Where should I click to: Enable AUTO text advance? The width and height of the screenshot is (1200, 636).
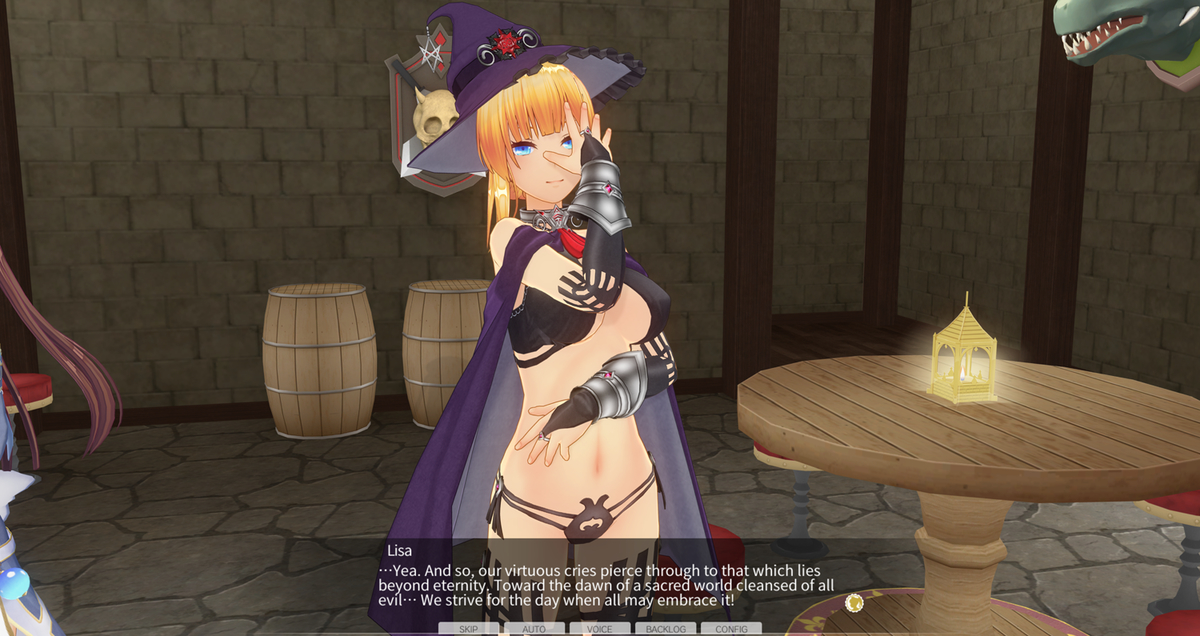(x=534, y=629)
